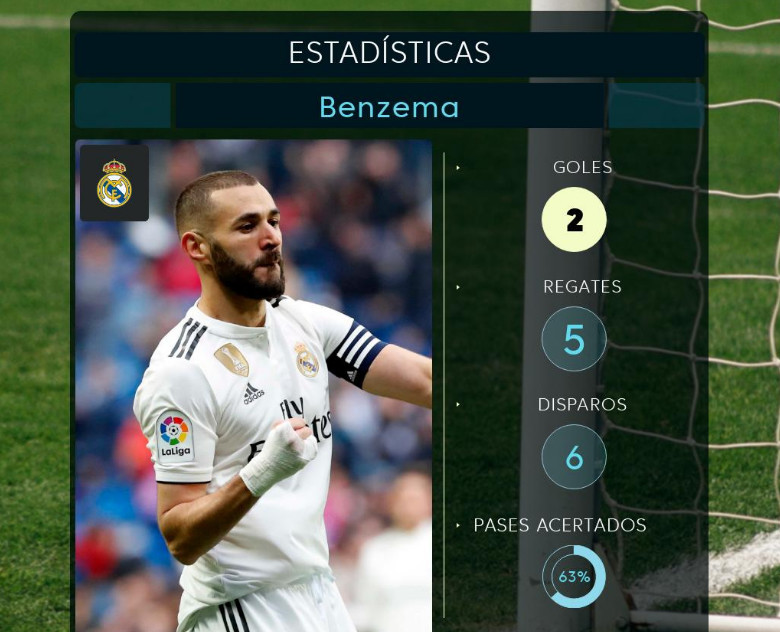Expand the arrow beside GOLES

(459, 168)
